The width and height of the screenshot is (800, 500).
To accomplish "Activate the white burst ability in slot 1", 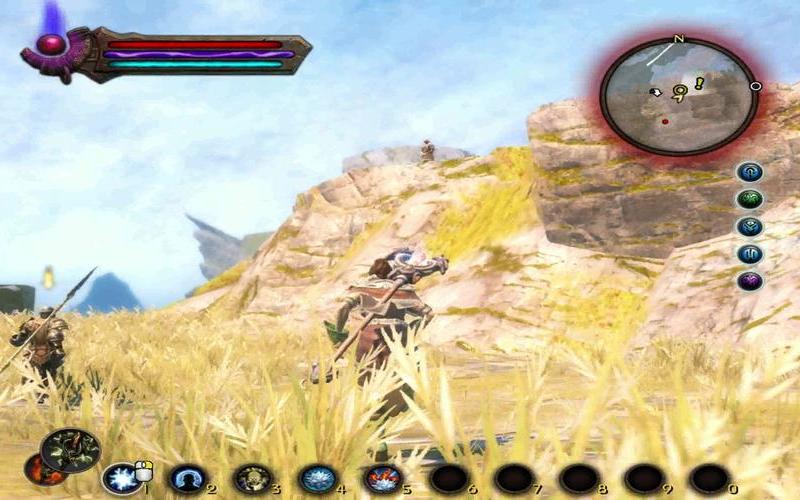I will tap(120, 478).
